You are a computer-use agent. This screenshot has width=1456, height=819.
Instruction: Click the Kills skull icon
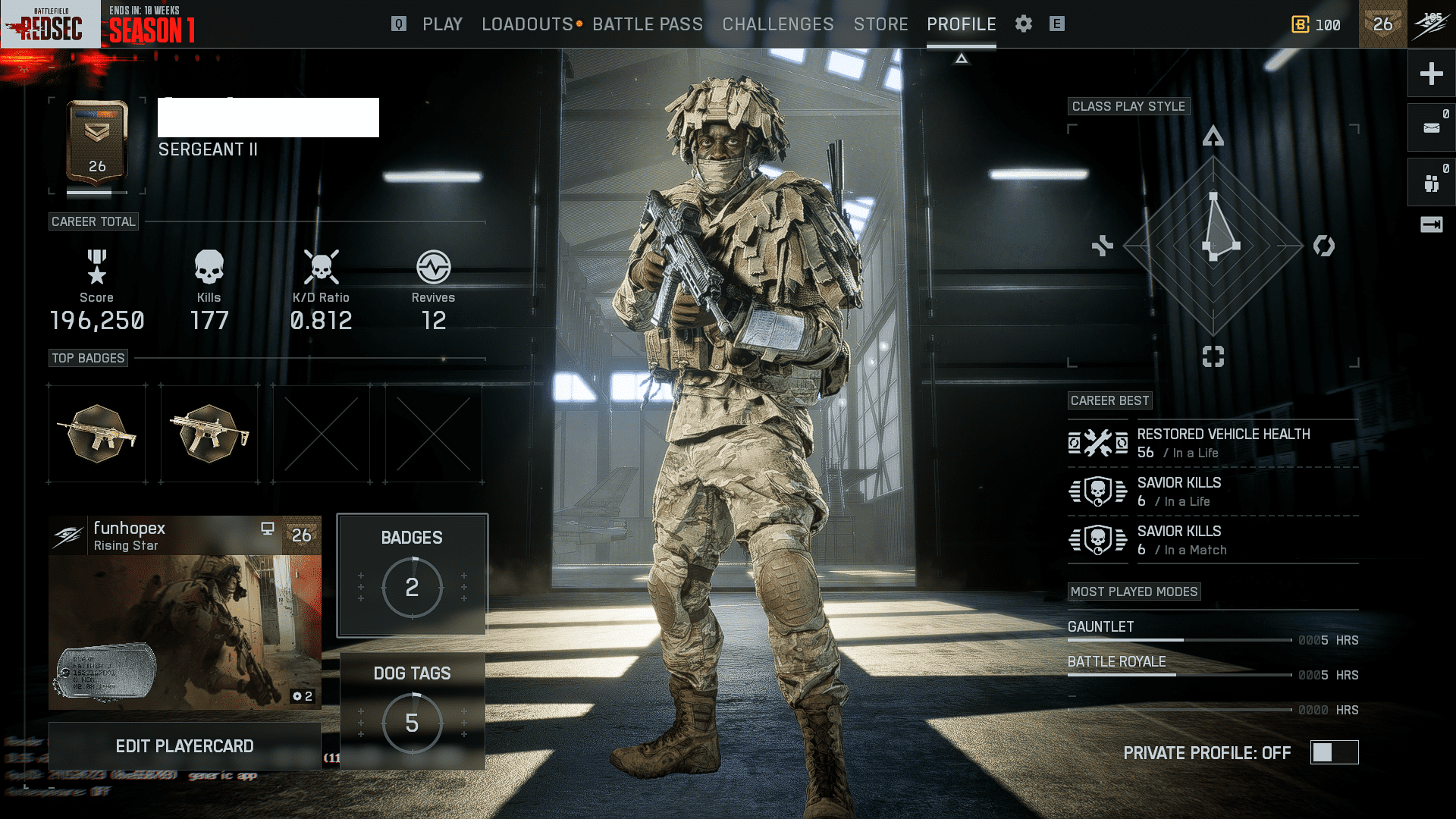[209, 267]
